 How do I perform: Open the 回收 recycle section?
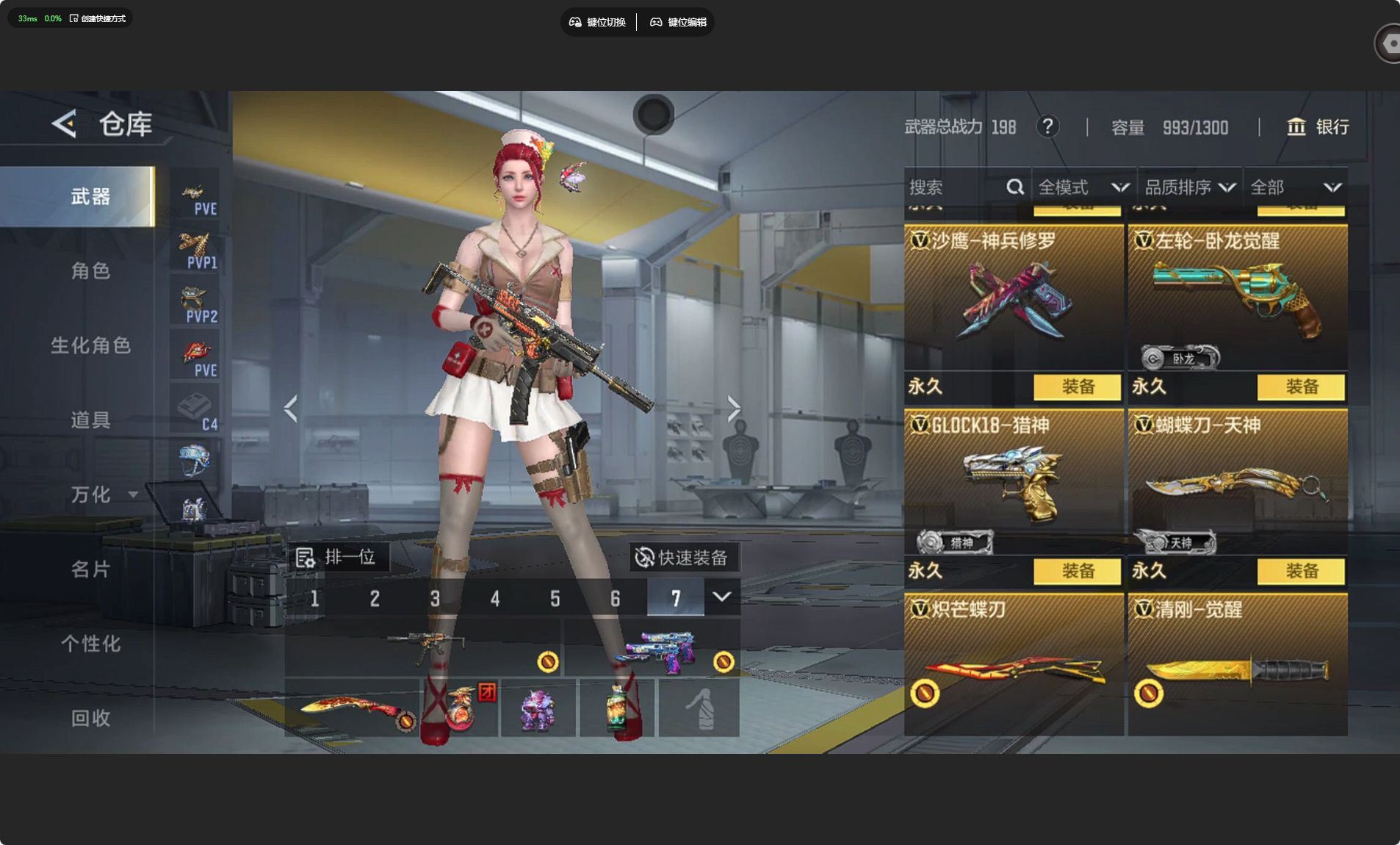click(90, 718)
